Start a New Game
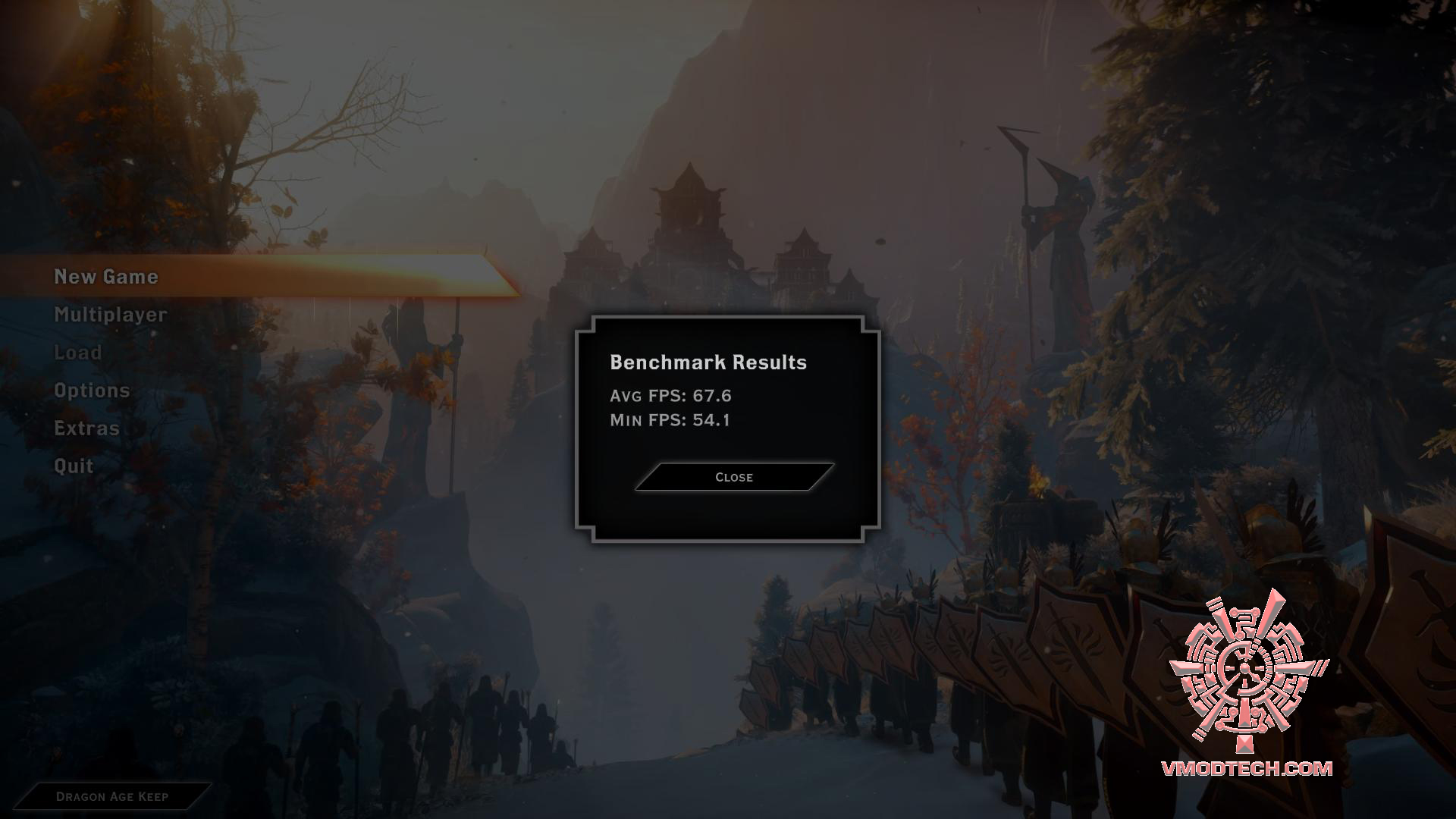Image resolution: width=1456 pixels, height=819 pixels. (x=106, y=277)
